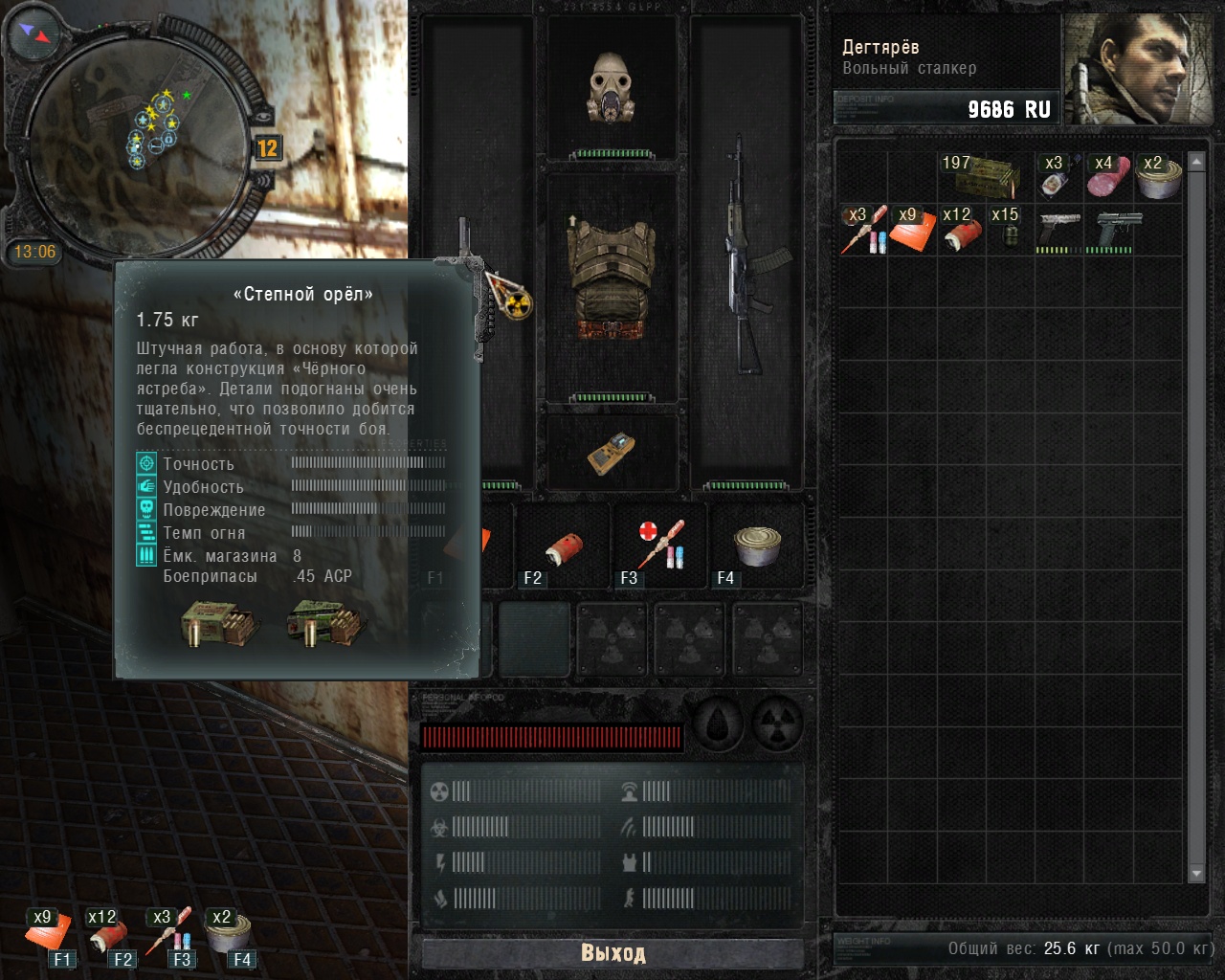The image size is (1225, 980).
Task: Select the vodka bottle stack in inventory
Action: pyautogui.click(x=1059, y=176)
